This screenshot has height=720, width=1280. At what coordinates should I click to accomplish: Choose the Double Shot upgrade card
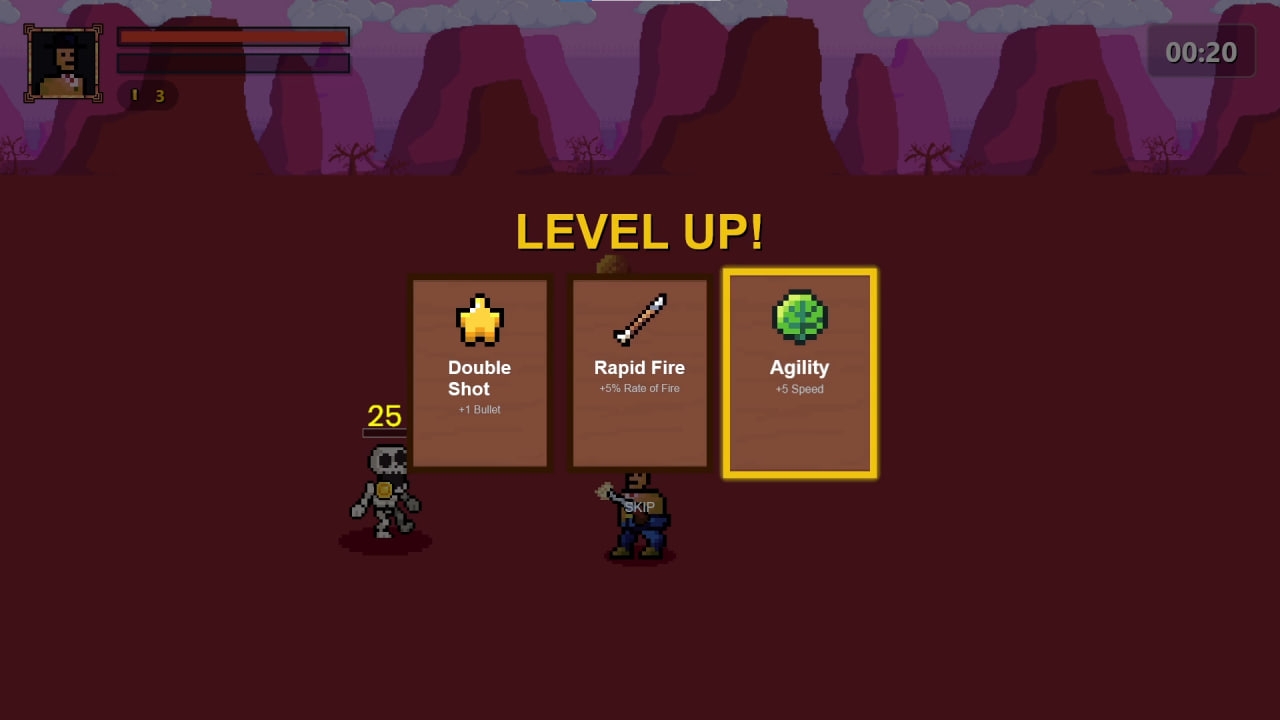[x=480, y=373]
